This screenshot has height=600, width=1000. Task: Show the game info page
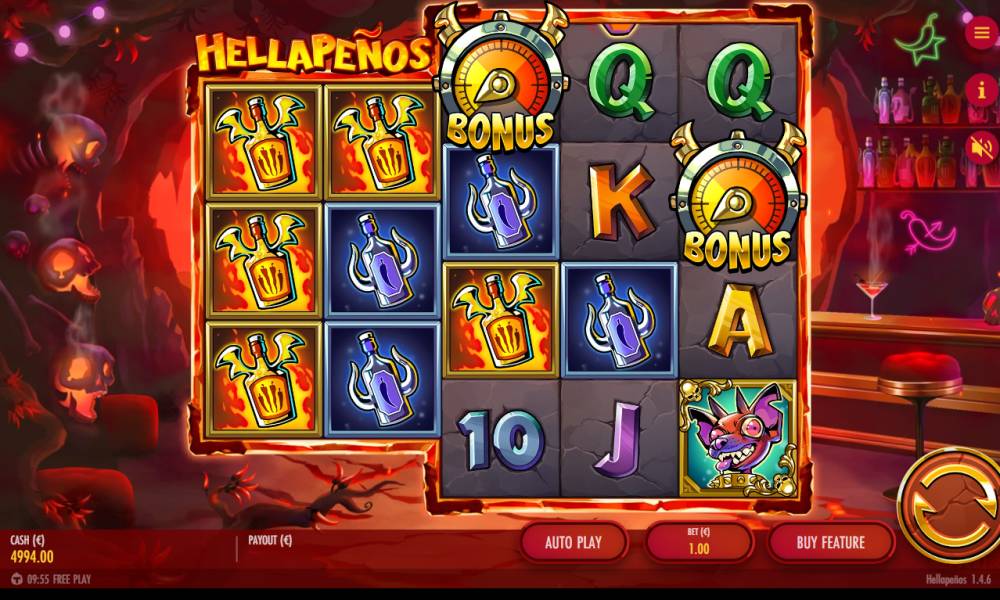977,90
